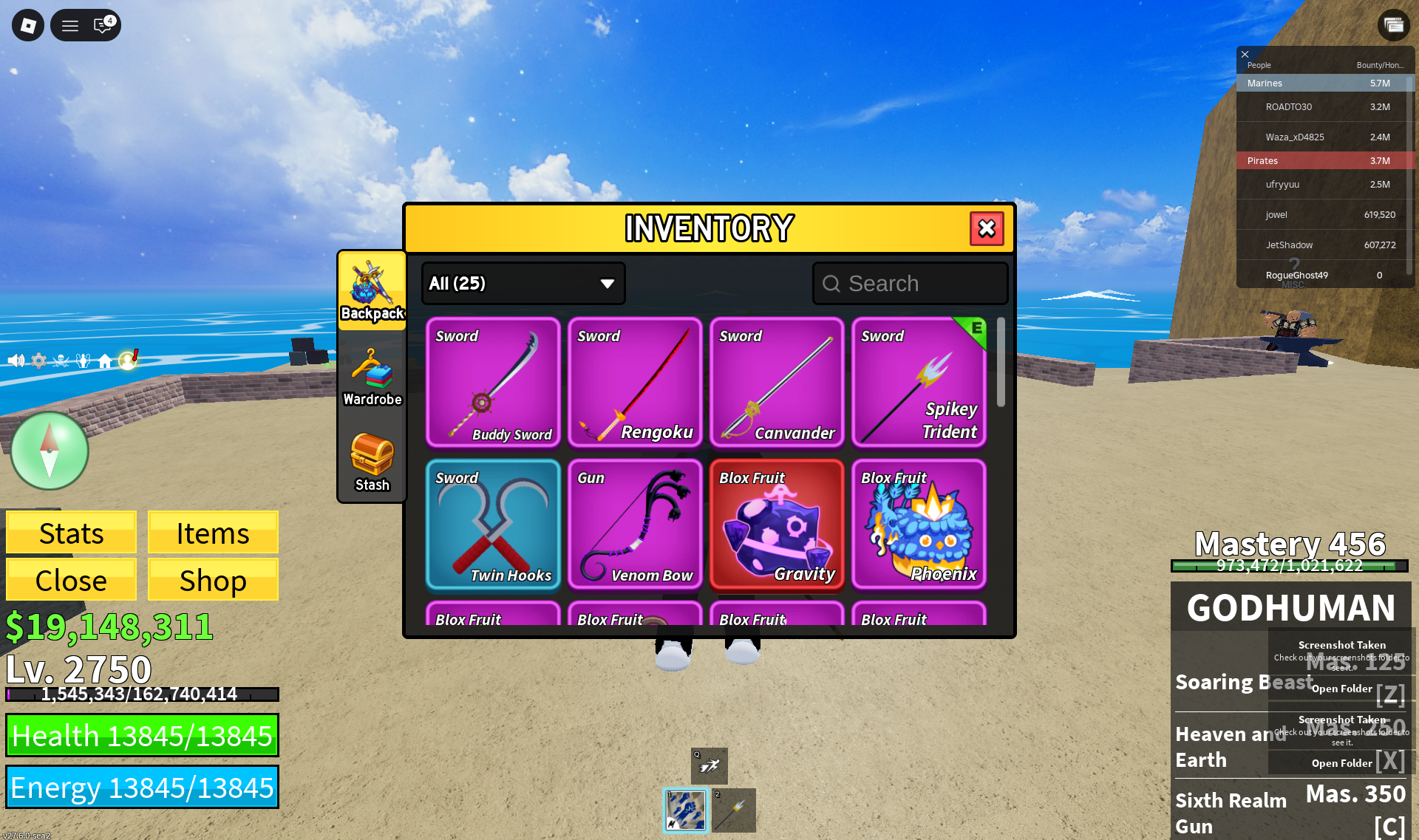The height and width of the screenshot is (840, 1419).
Task: Select the Phoenix Blox Fruit
Action: point(919,524)
